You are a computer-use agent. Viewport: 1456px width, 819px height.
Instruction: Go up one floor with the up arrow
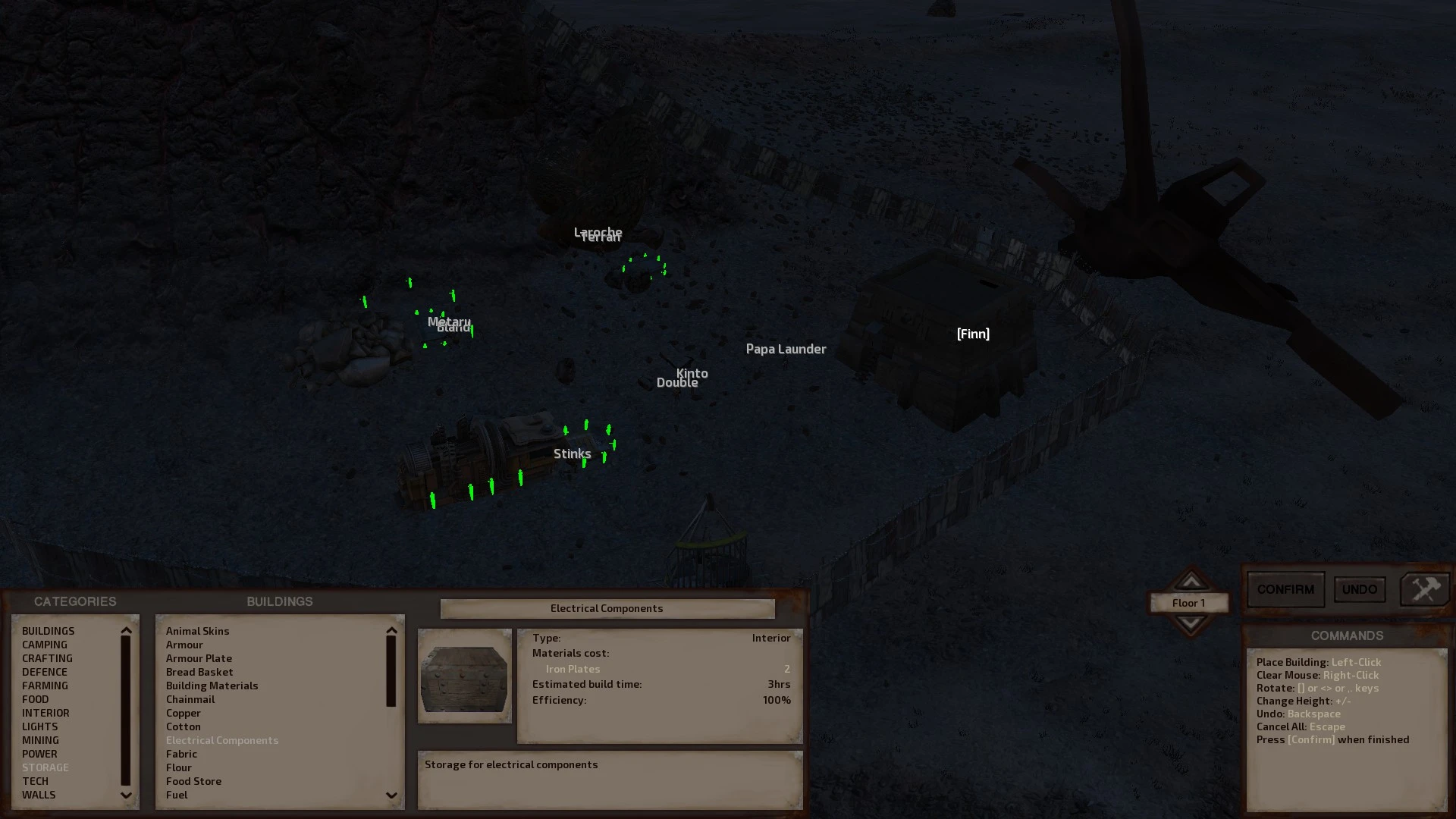(x=1190, y=582)
